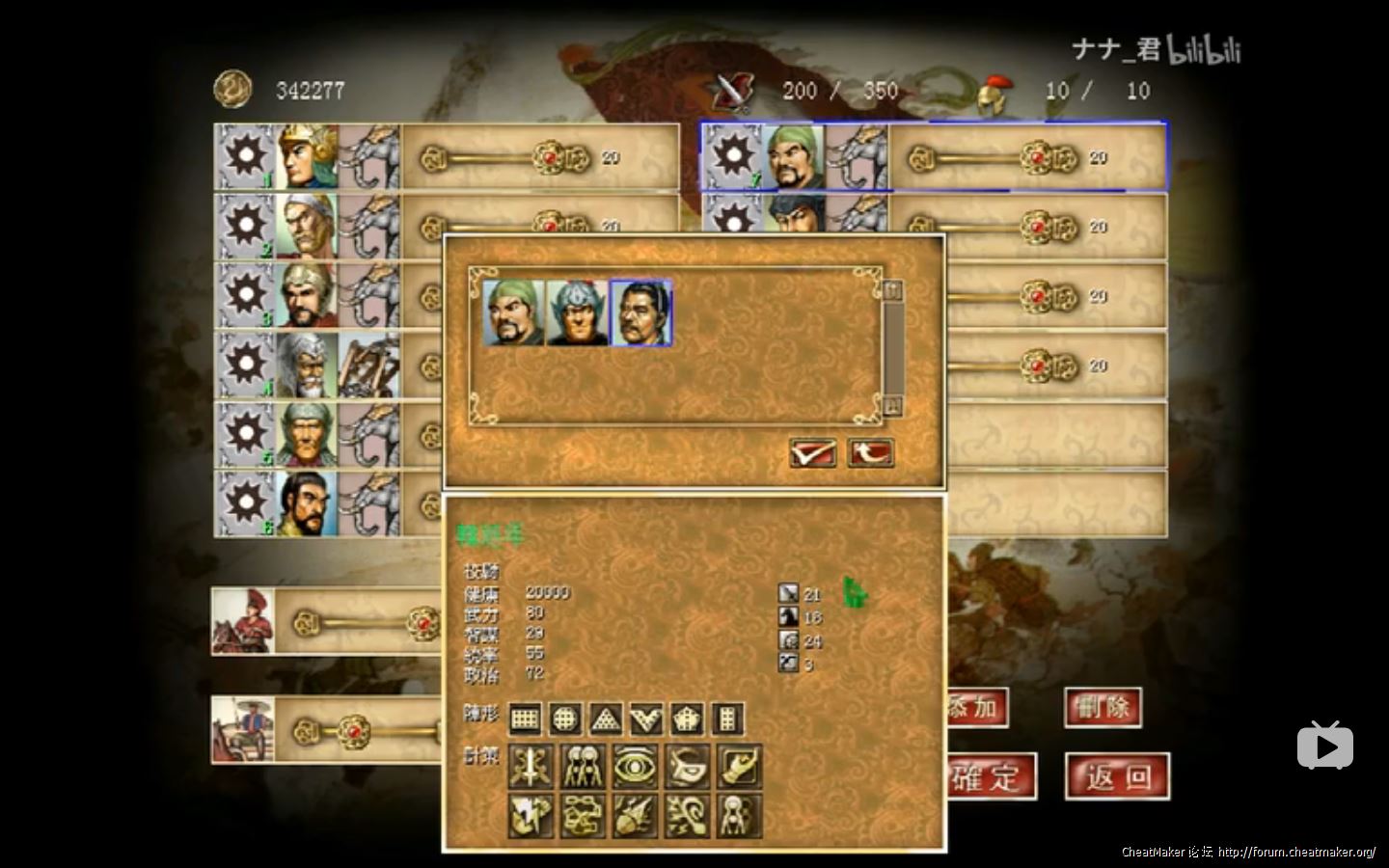Cancel with the red return-arrow button
The height and width of the screenshot is (868, 1389).
870,452
